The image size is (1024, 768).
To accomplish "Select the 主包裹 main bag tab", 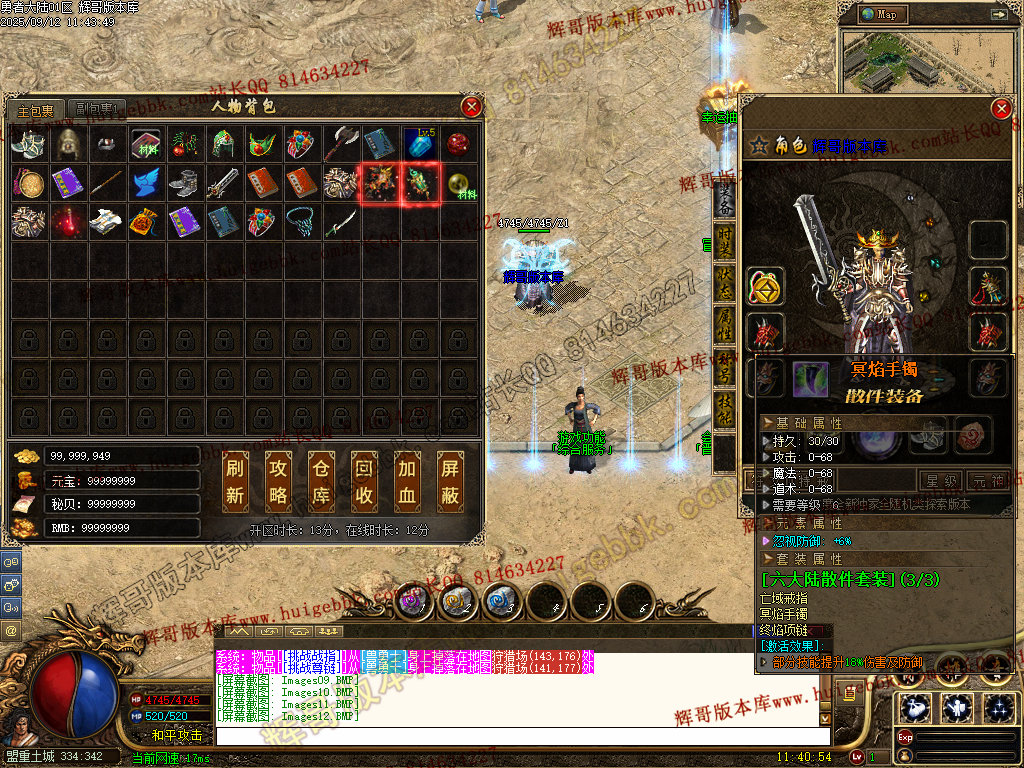I will [x=36, y=109].
